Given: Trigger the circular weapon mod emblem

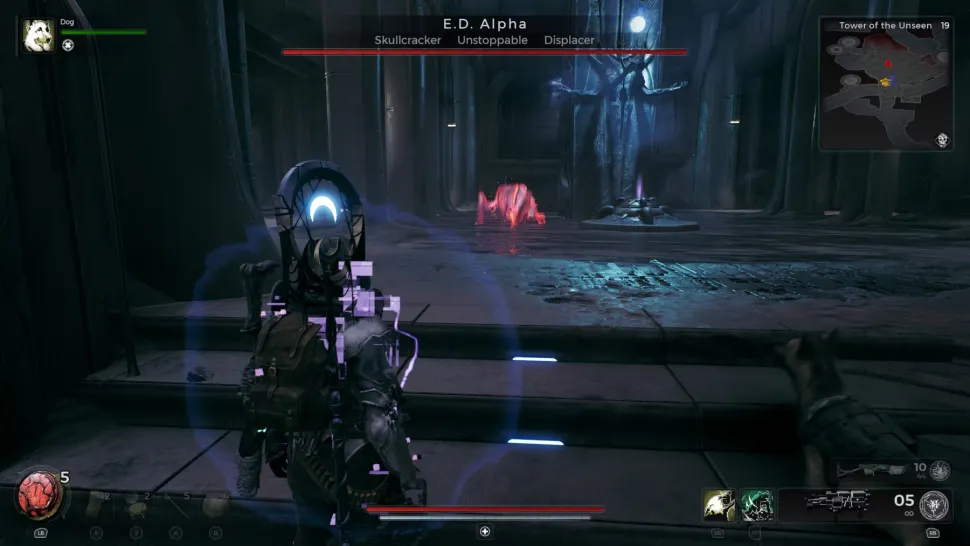Looking at the screenshot, I should tap(937, 504).
